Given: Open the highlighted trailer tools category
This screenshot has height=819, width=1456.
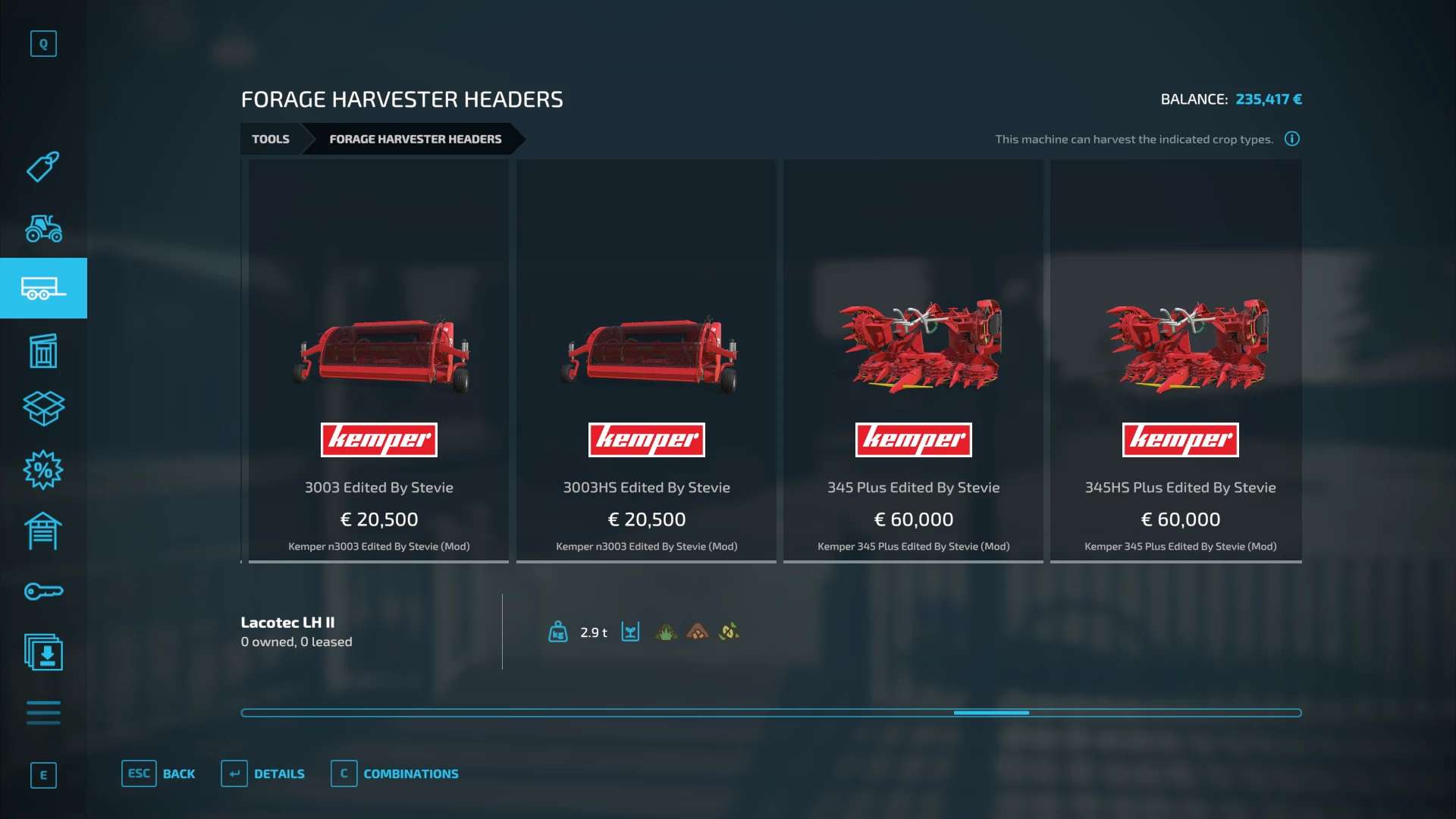Looking at the screenshot, I should coord(43,288).
